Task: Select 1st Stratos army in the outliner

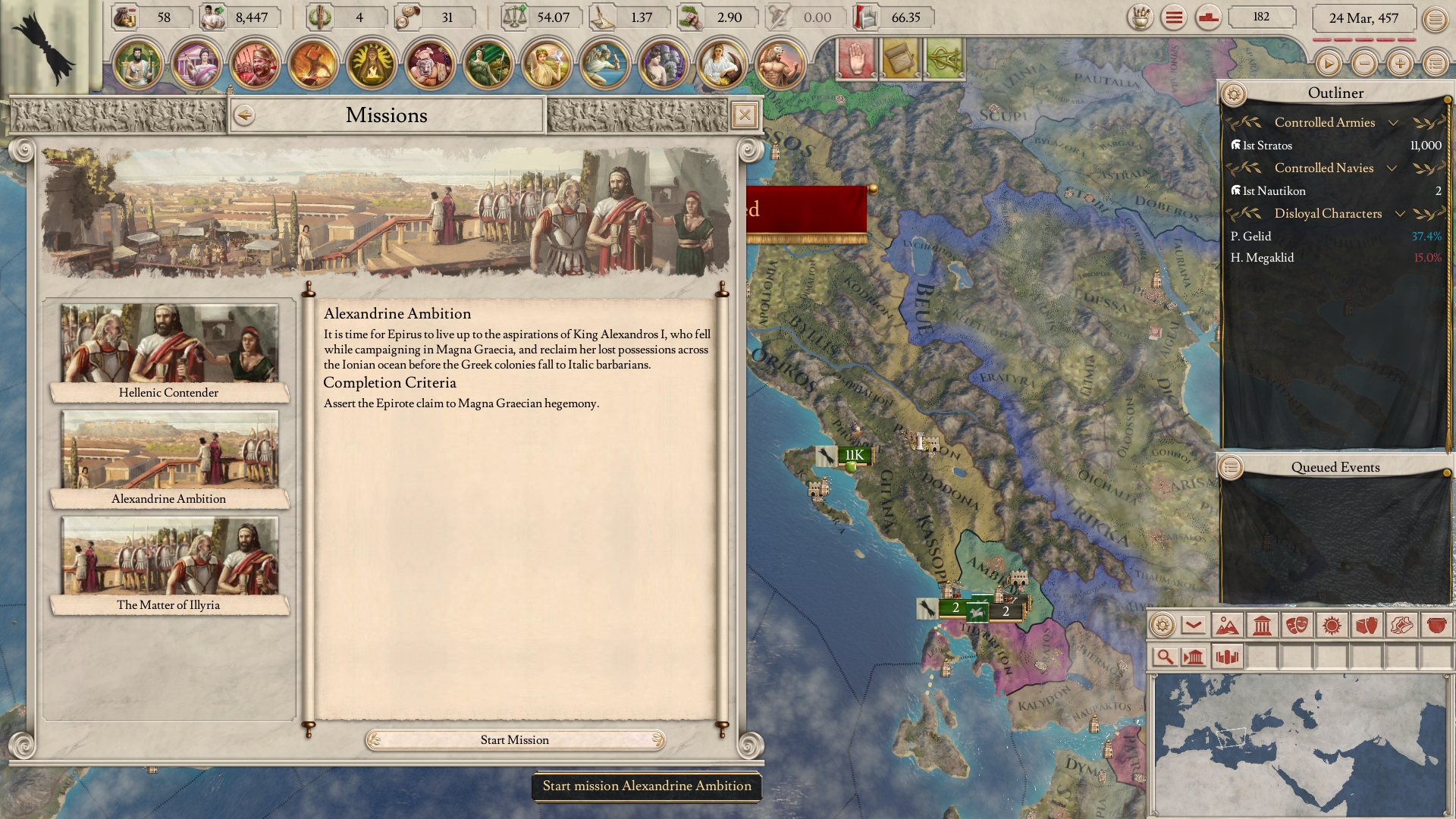Action: click(1267, 146)
